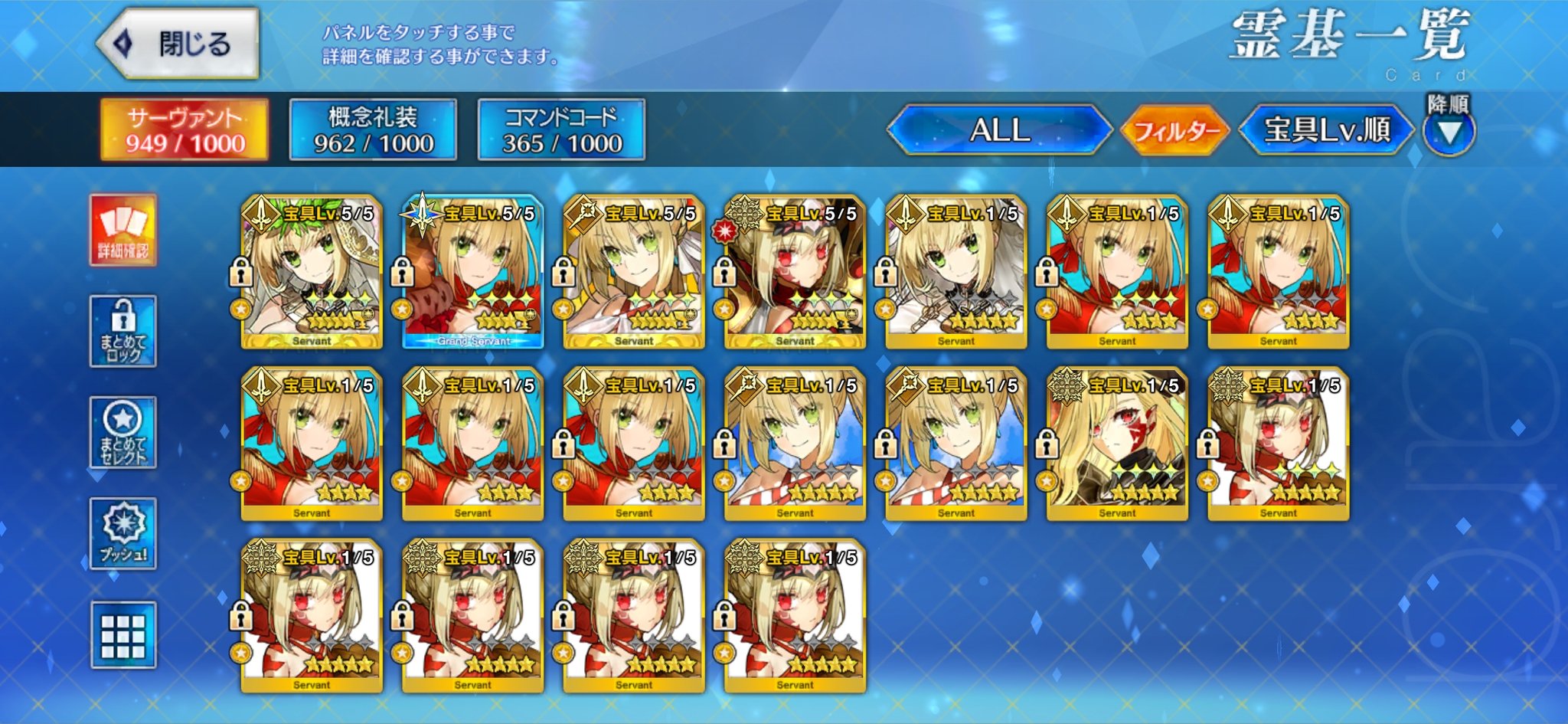
Task: Pick the long-haired dark-armor Nero card
Action: coord(1117,444)
